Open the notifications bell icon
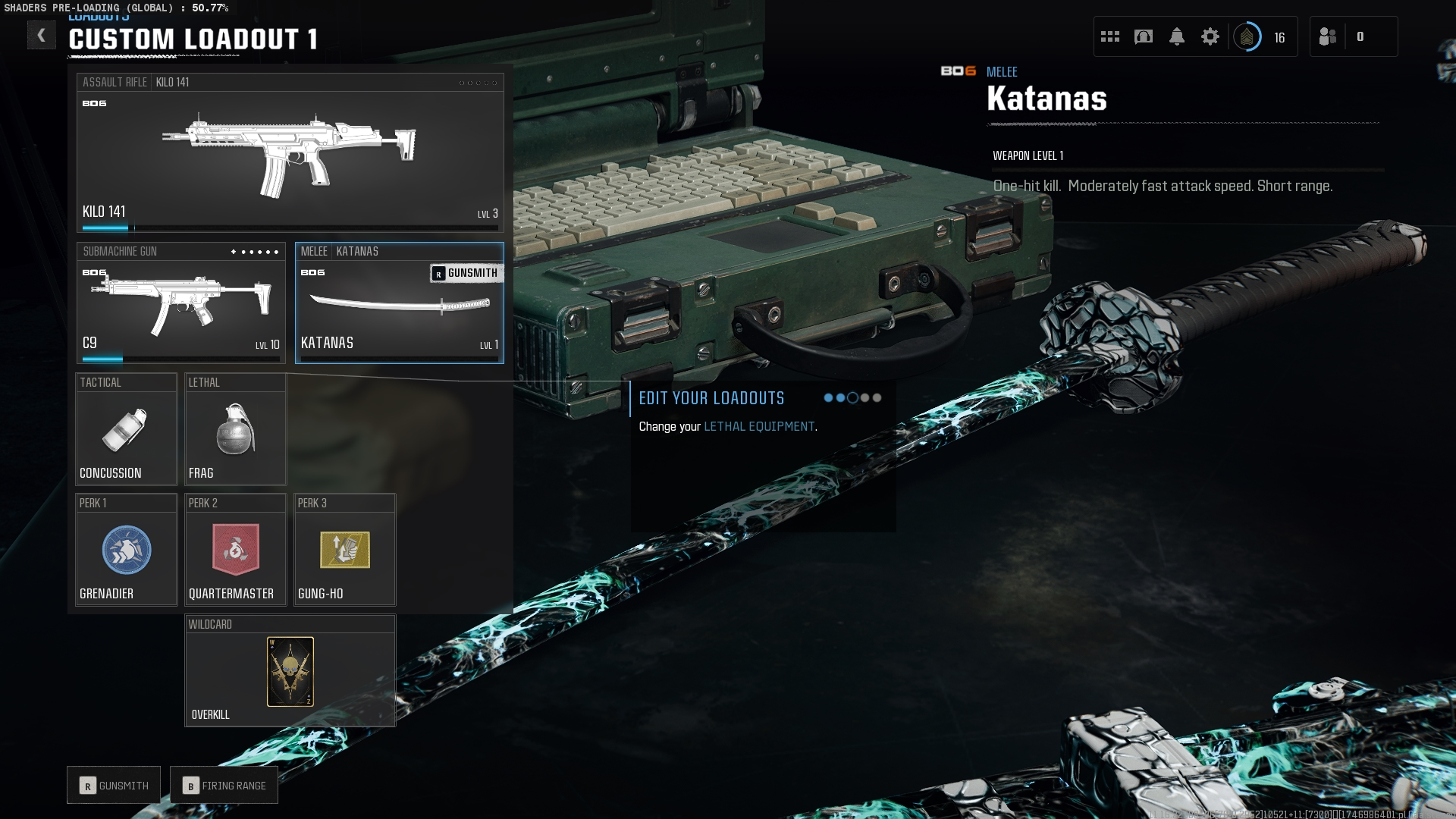1456x819 pixels. tap(1176, 36)
